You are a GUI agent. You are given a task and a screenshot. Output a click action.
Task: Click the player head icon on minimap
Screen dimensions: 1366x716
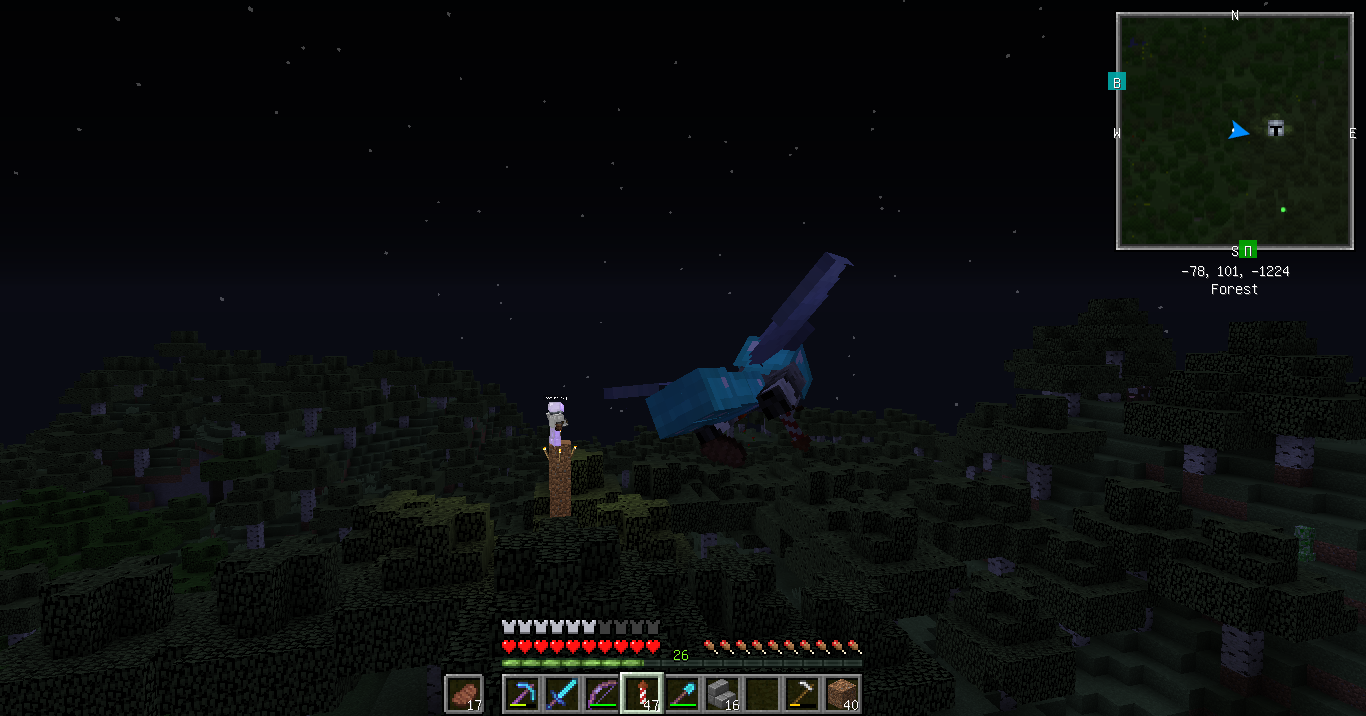1275,128
